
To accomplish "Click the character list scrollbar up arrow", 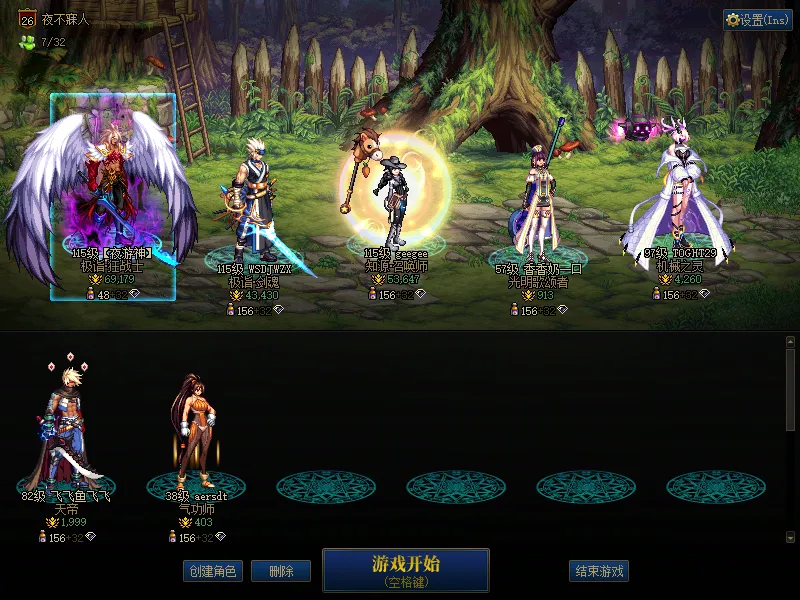I will (x=790, y=342).
